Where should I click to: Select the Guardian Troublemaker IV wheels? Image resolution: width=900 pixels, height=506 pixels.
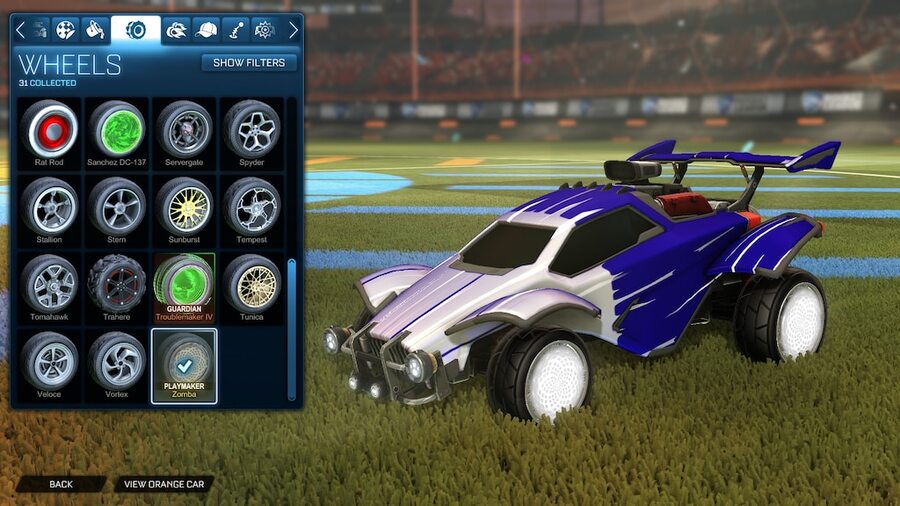pyautogui.click(x=184, y=283)
